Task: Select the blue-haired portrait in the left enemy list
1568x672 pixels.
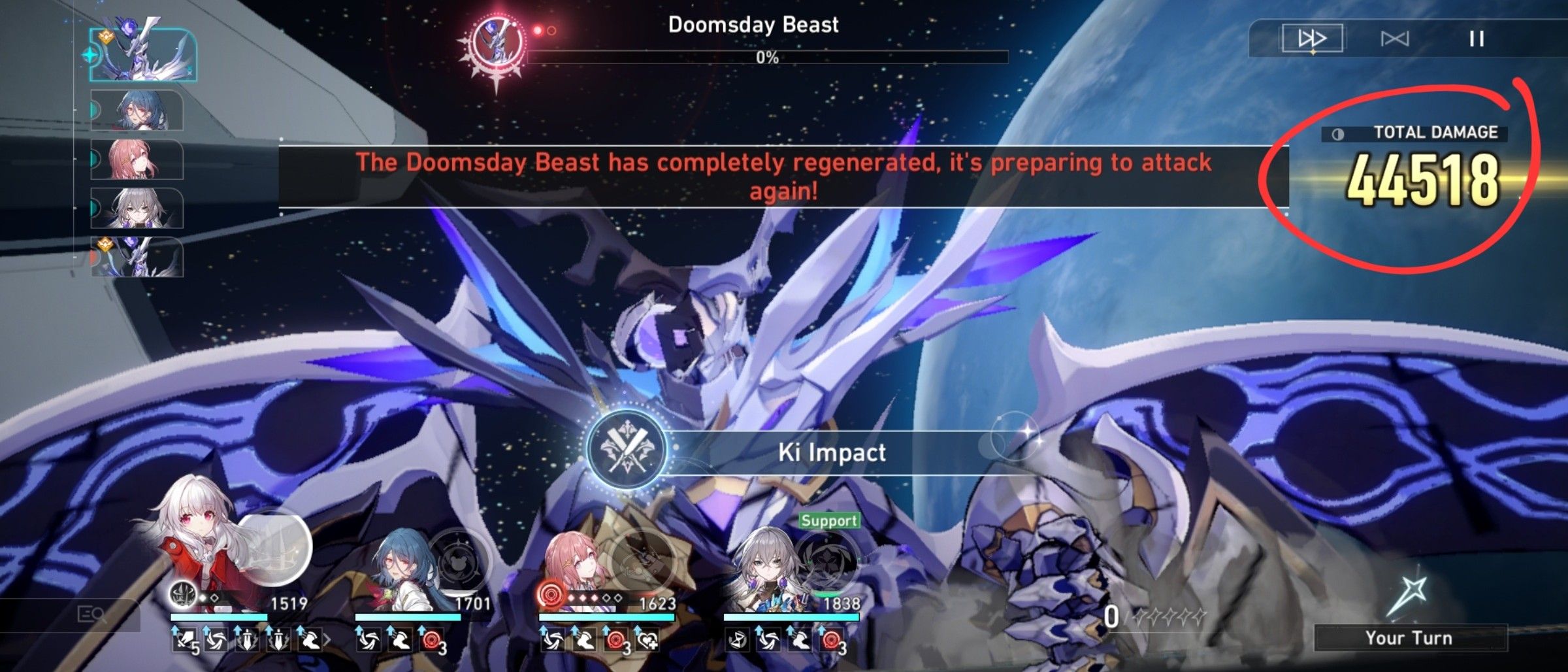Action: [139, 114]
